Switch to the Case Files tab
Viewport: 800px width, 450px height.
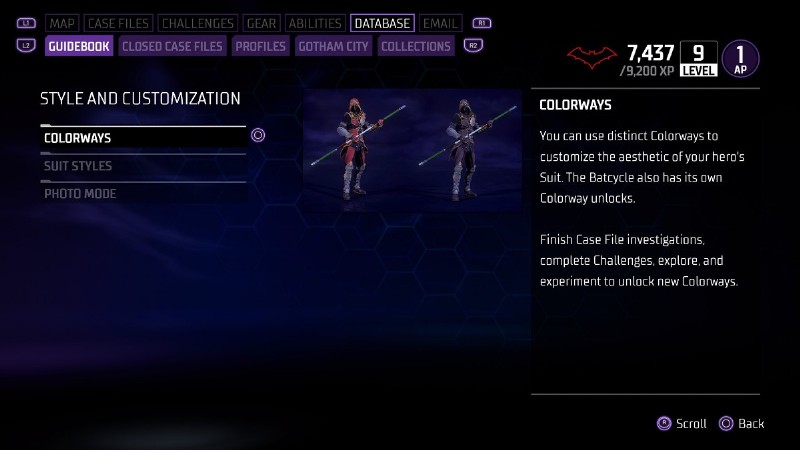tap(117, 23)
